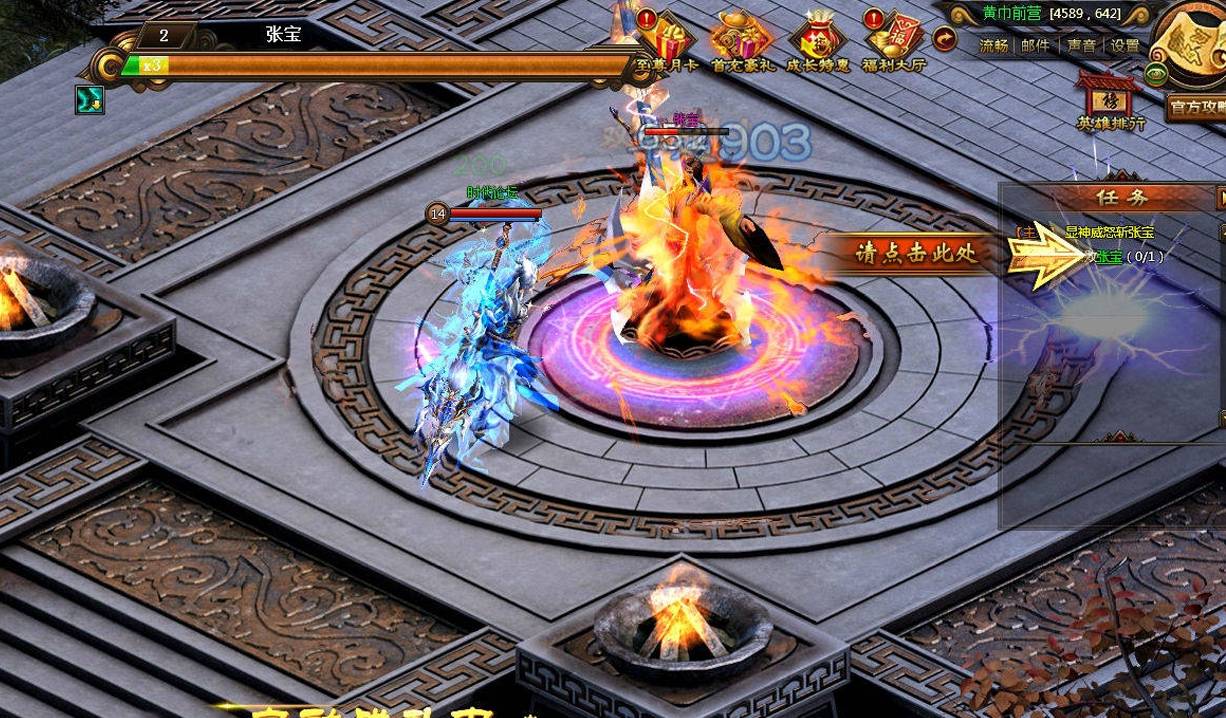Open the 至尊月卡 monthly card offer
Viewport: 1226px width, 718px height.
665,42
